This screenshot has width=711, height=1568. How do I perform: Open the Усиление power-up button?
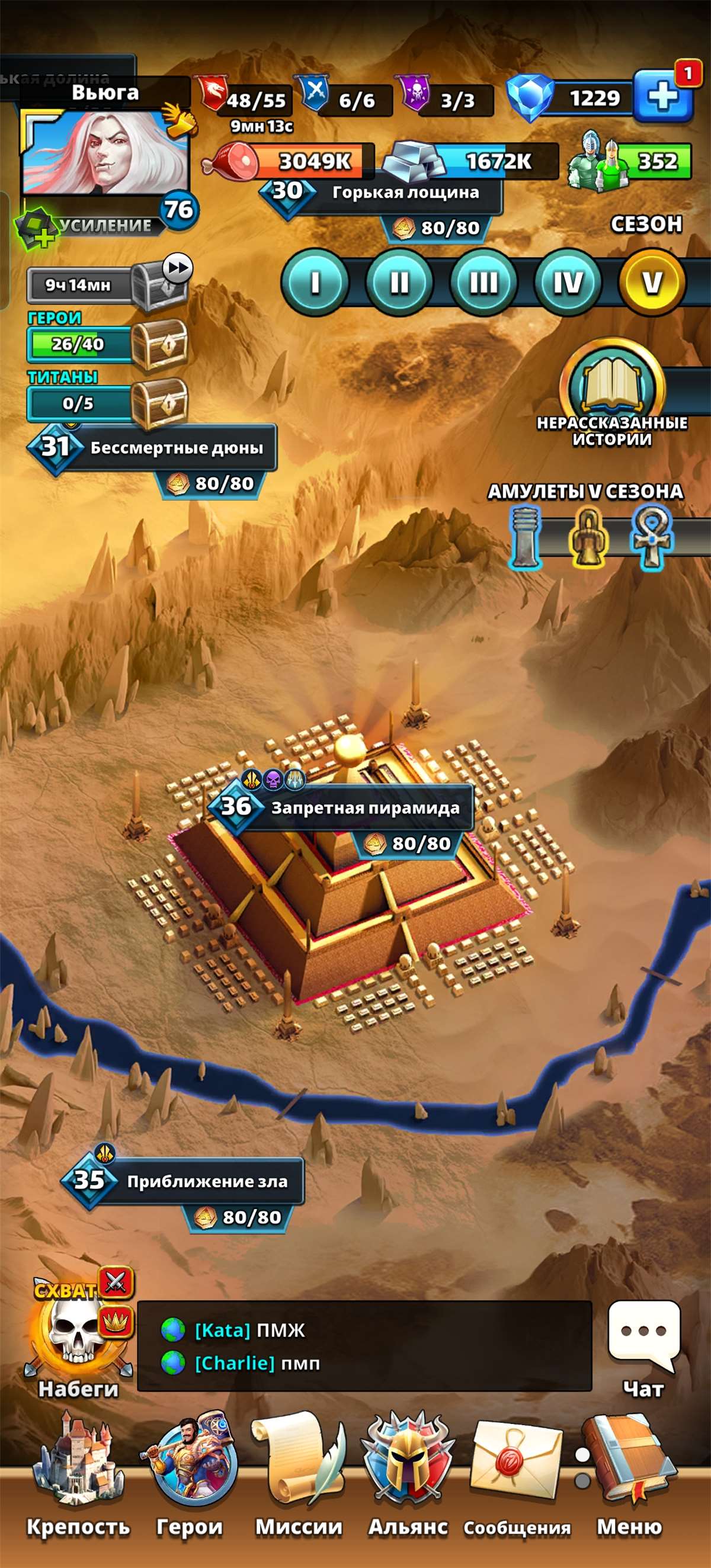(91, 226)
